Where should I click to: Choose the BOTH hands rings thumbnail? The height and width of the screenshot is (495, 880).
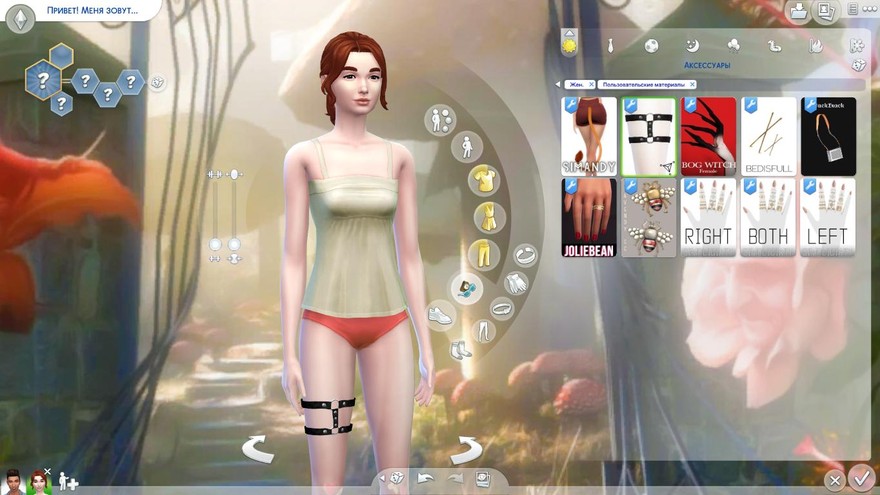(x=769, y=217)
